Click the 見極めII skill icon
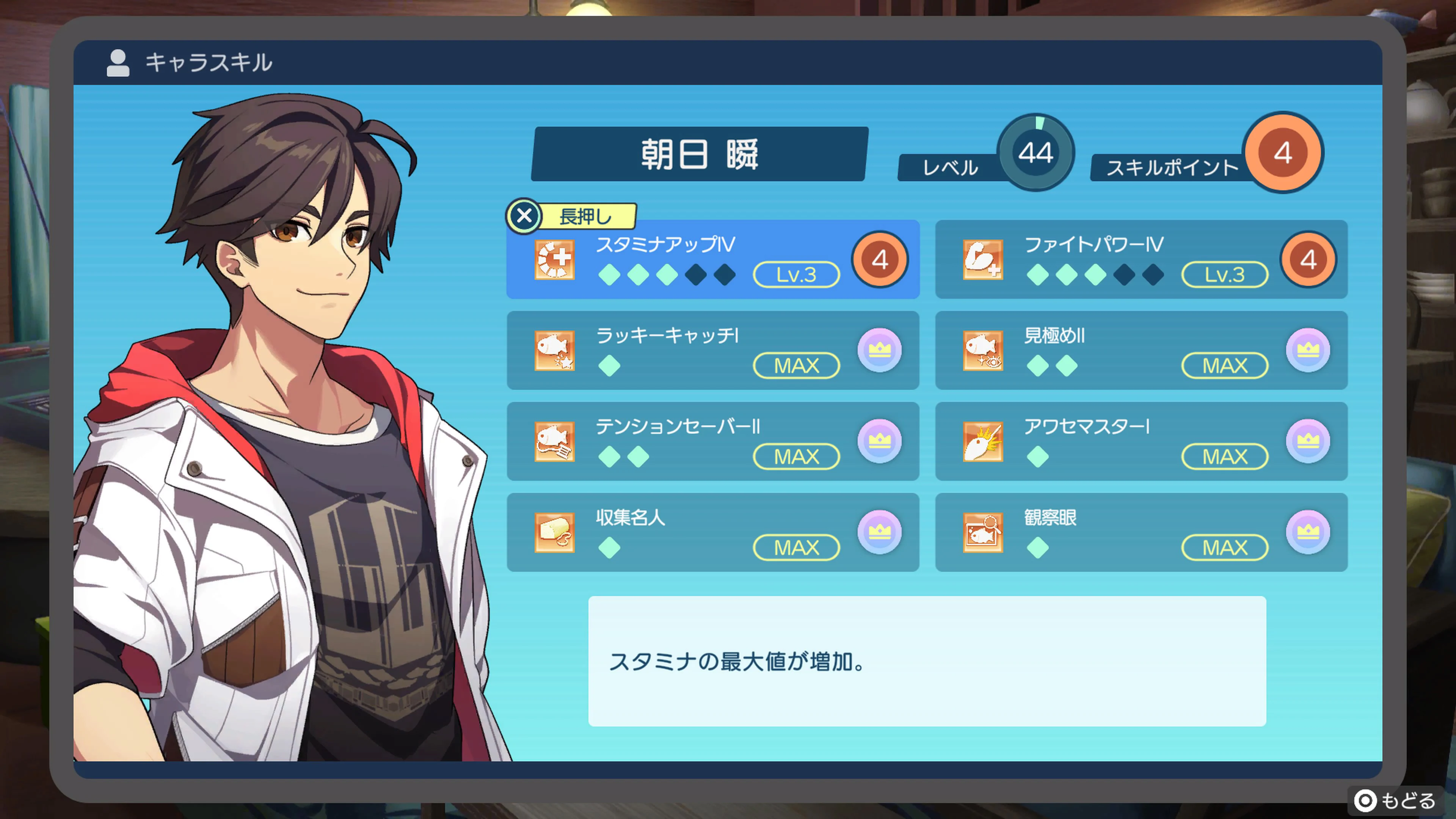 click(984, 350)
